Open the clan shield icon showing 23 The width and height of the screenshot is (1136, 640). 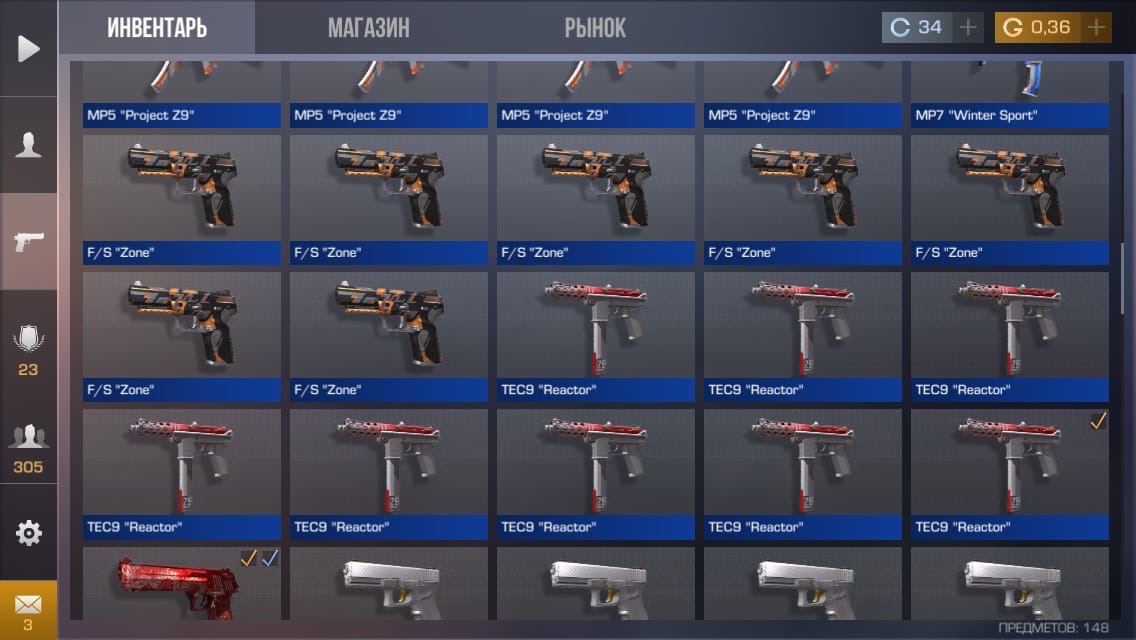pos(28,347)
